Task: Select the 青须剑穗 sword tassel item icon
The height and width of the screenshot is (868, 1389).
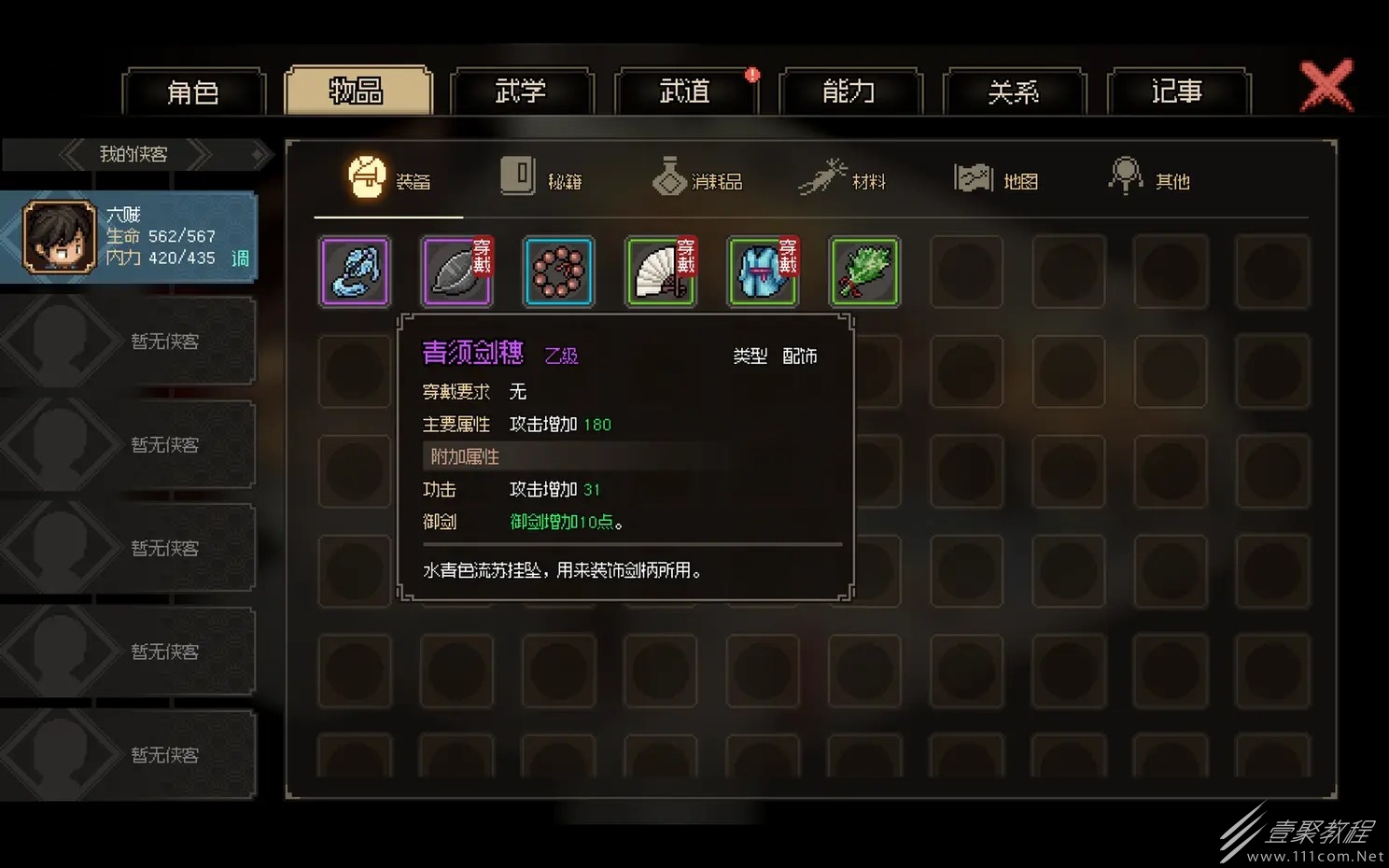Action: [x=355, y=272]
